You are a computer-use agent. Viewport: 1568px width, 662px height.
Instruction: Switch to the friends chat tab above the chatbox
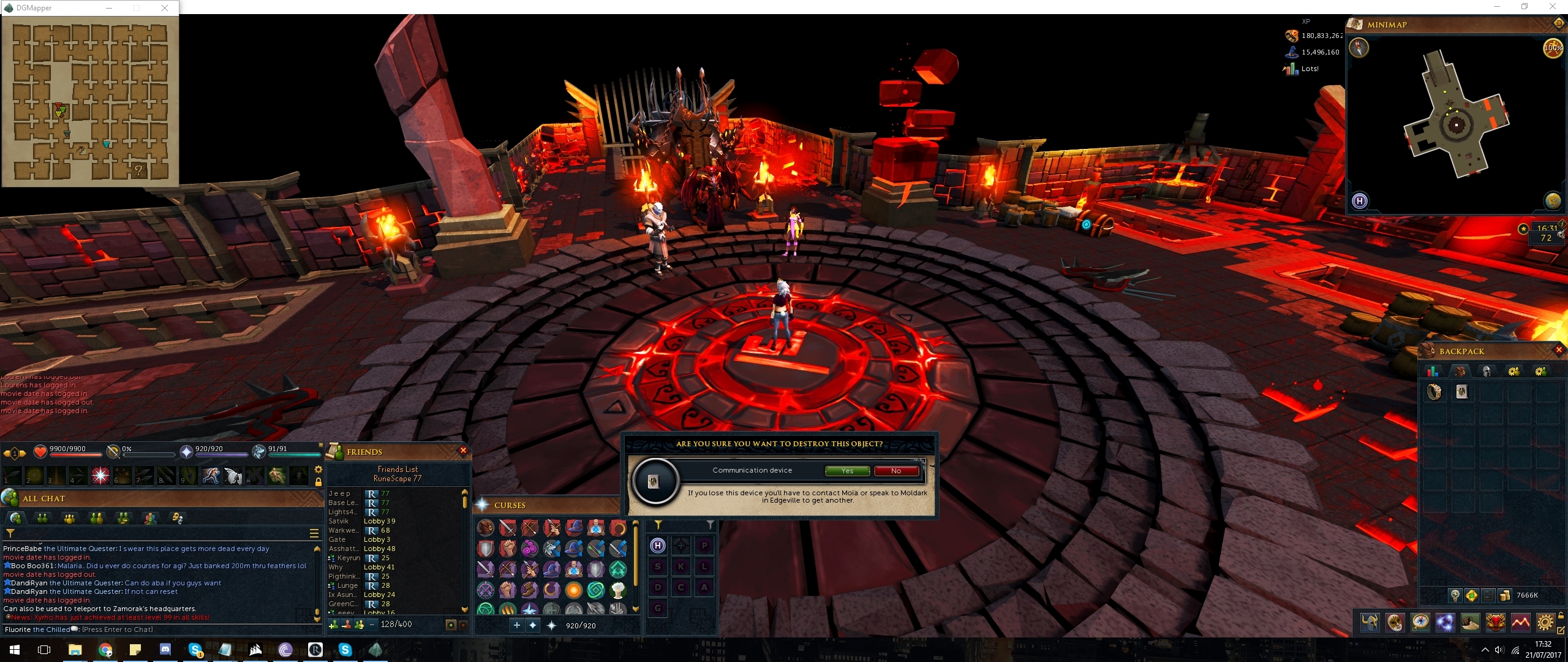(42, 518)
